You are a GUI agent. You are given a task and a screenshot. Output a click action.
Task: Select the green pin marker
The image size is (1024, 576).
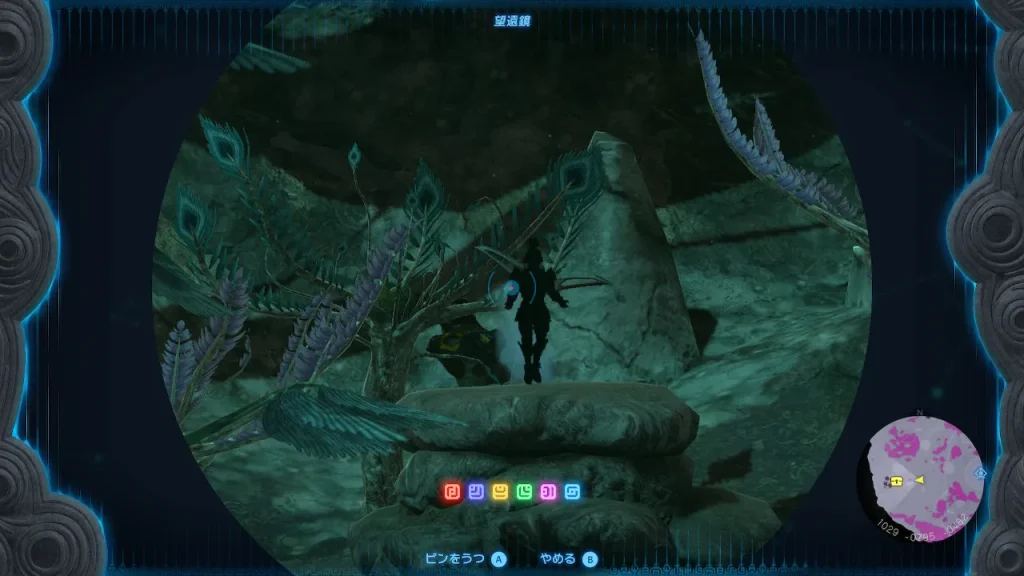[524, 491]
